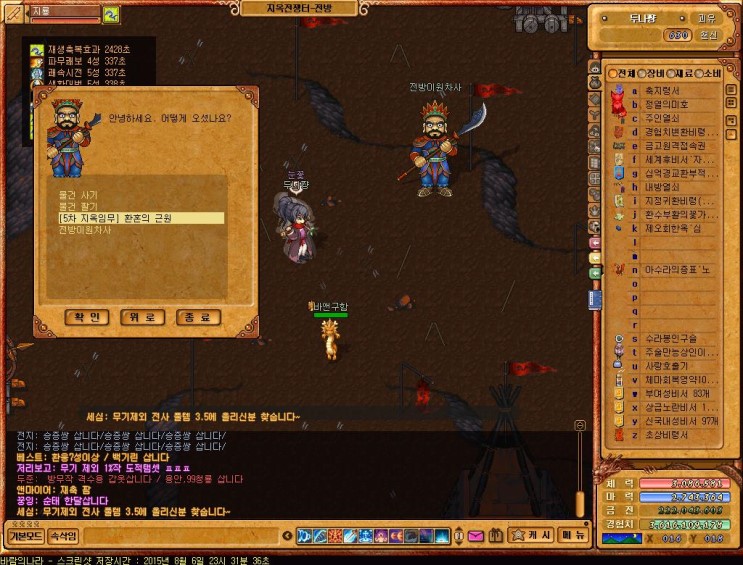Close the dialogue with the 종료 button
This screenshot has height=565, width=743.
click(198, 317)
